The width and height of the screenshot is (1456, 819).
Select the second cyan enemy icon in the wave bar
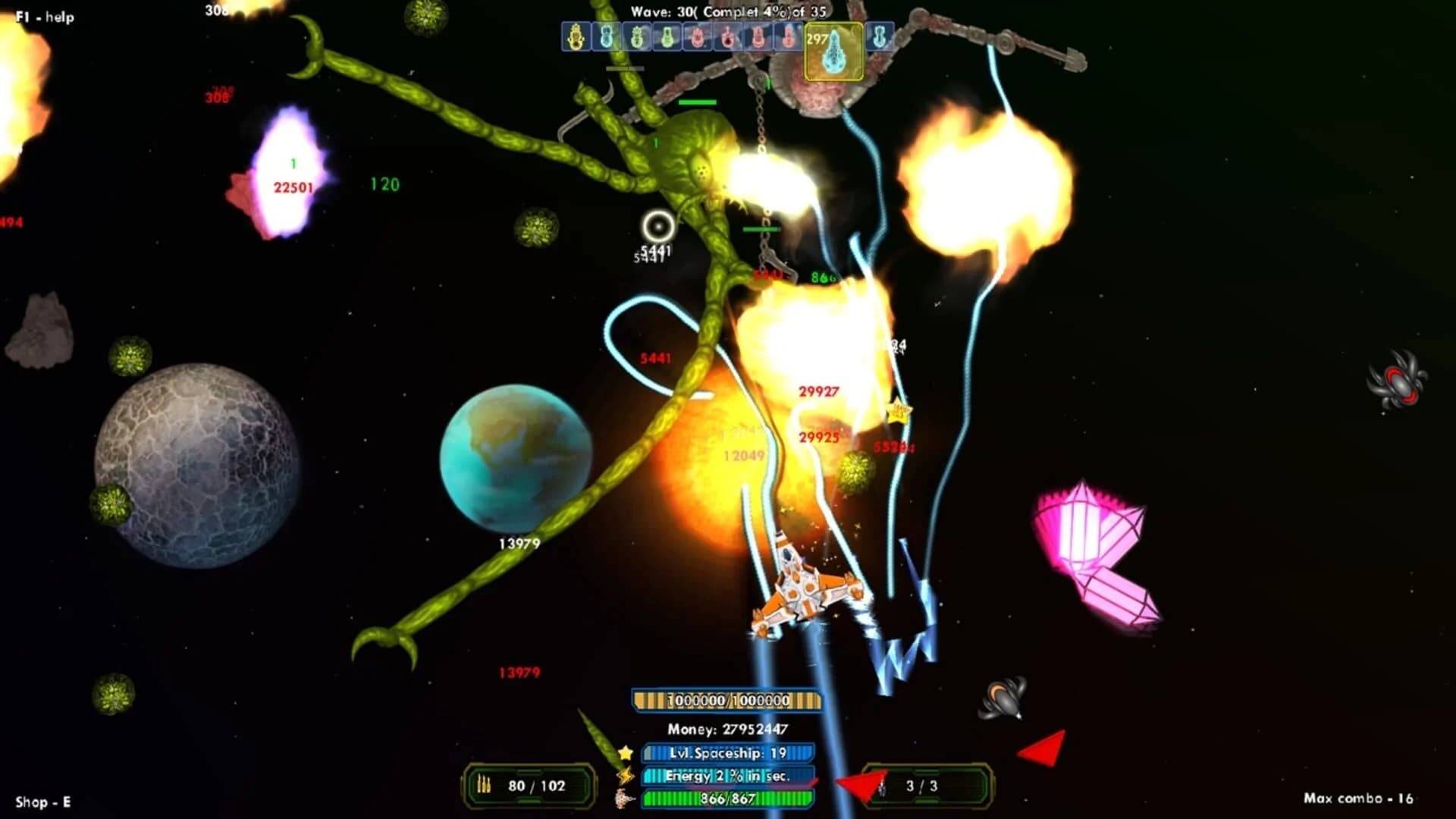(607, 36)
